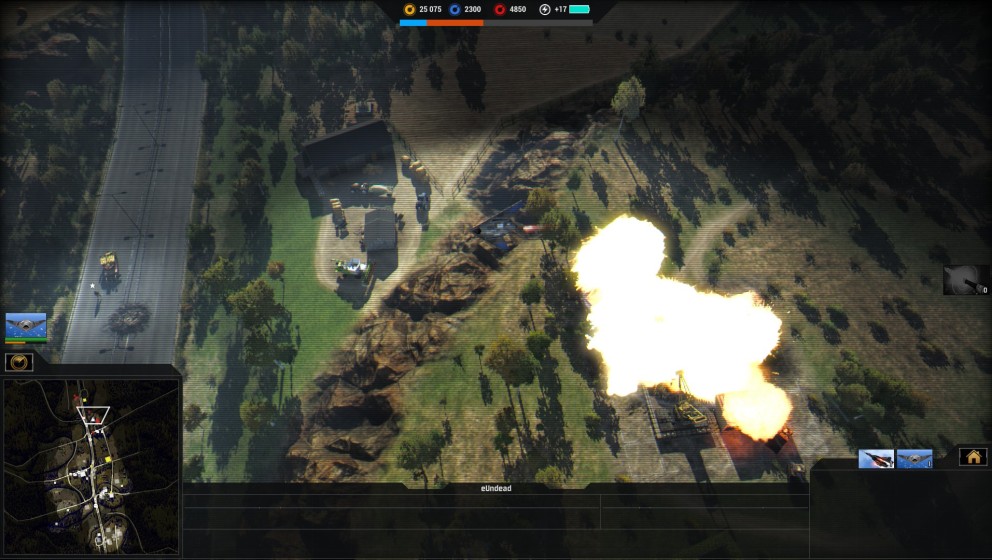This screenshot has height=560, width=992.
Task: Activate the round orange ability button
Action: coord(19,361)
